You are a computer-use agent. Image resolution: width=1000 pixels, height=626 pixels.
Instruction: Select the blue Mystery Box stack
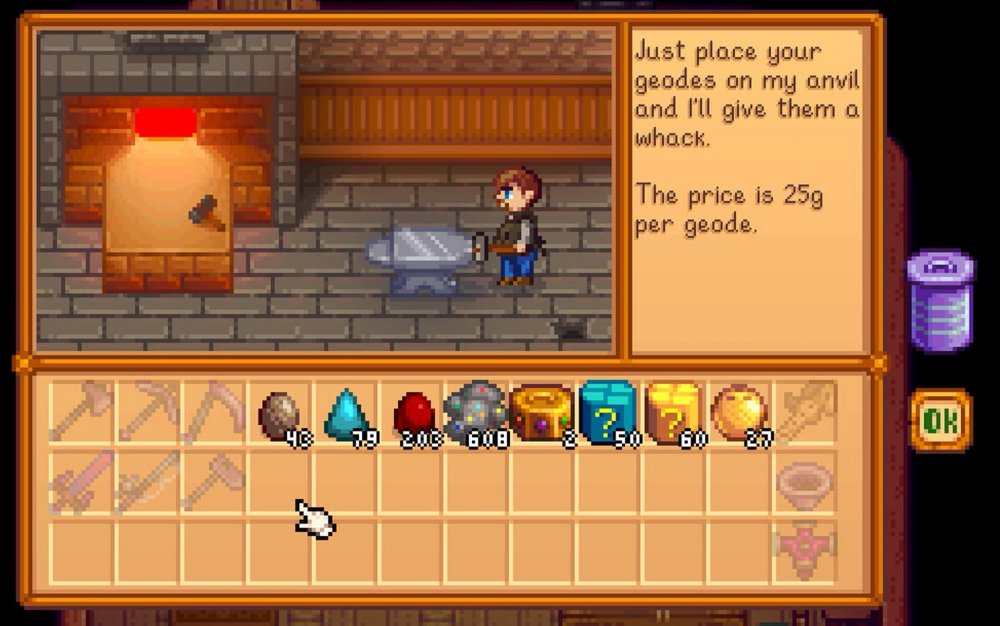(607, 412)
